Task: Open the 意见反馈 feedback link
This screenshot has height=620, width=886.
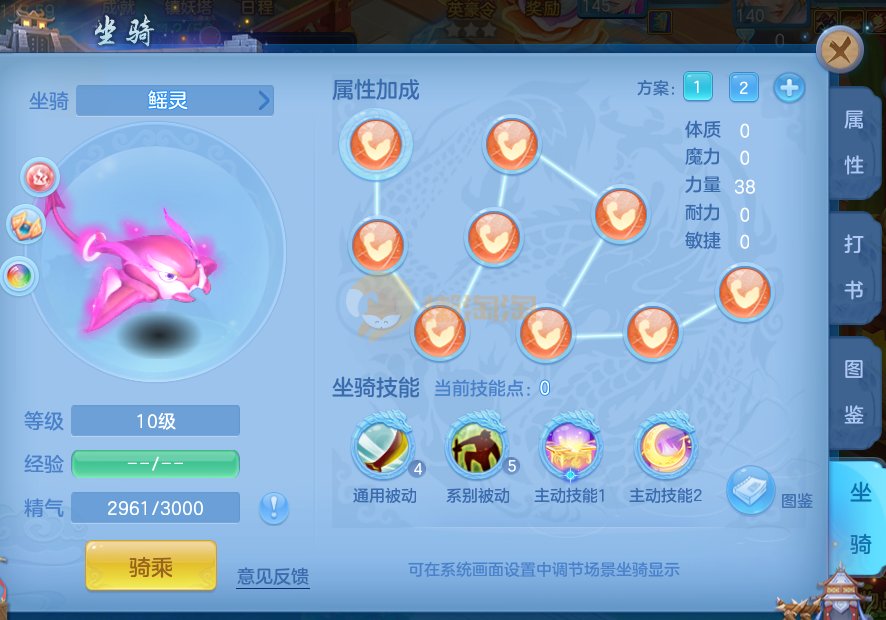Action: tap(272, 576)
